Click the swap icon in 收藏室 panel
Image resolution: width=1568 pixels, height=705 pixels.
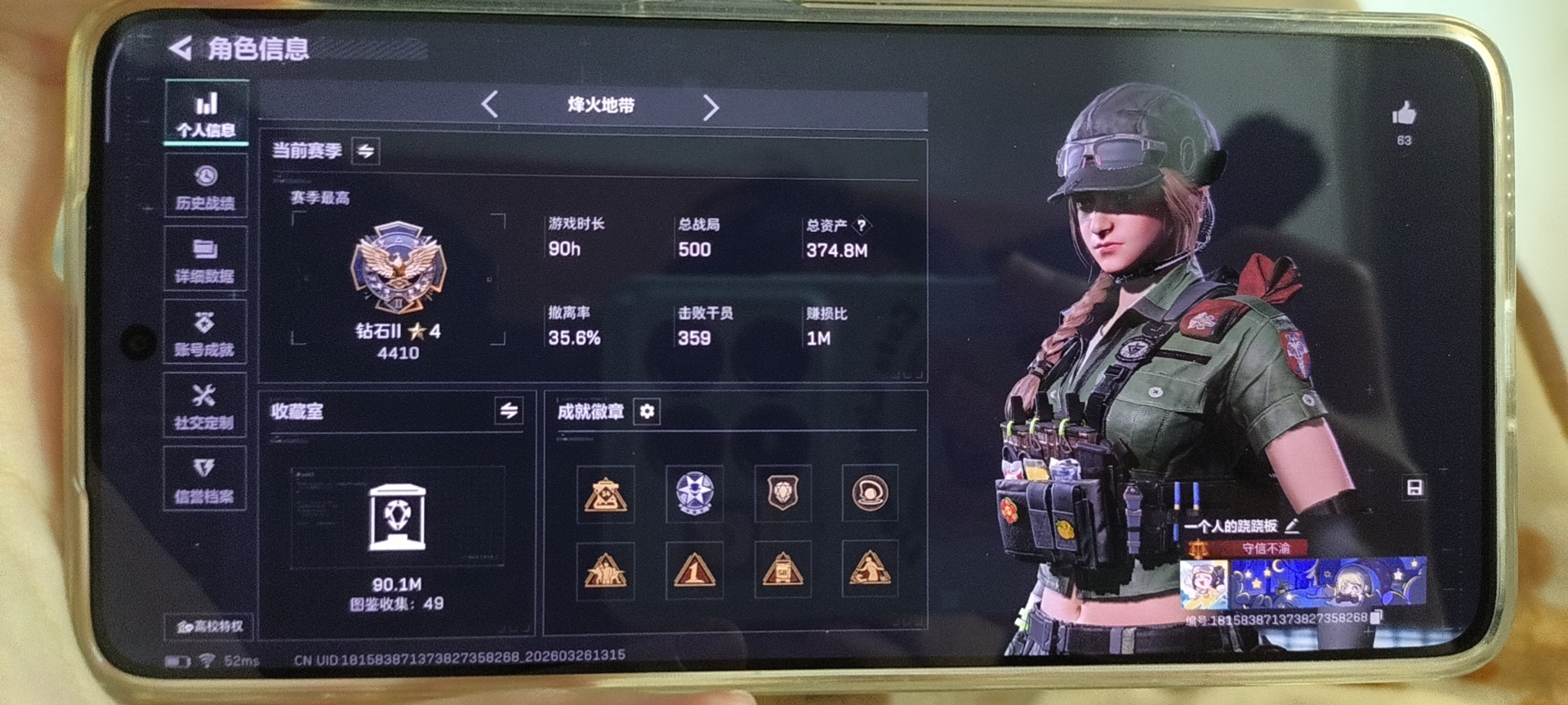[509, 411]
